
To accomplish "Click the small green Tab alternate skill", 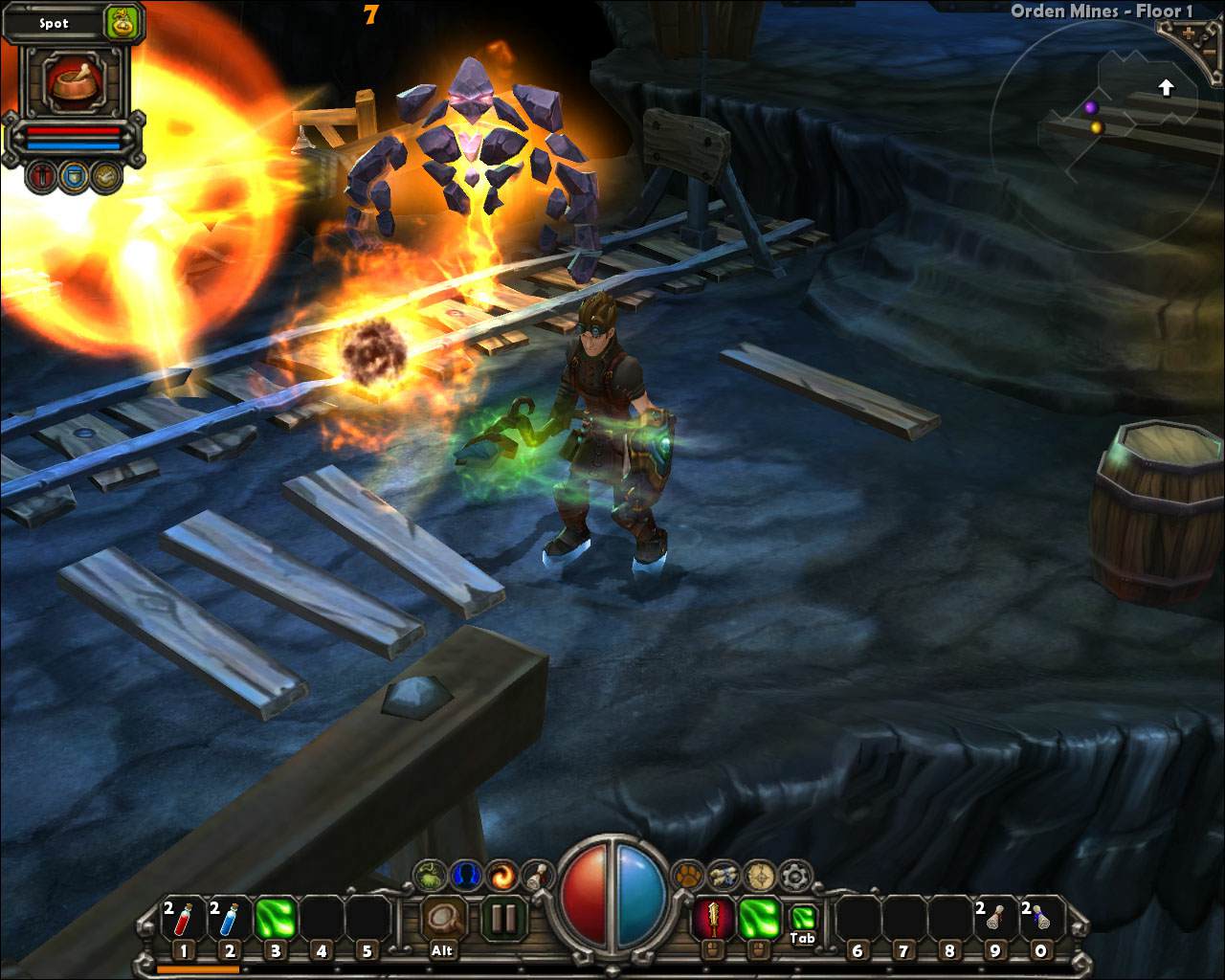I will tap(803, 919).
